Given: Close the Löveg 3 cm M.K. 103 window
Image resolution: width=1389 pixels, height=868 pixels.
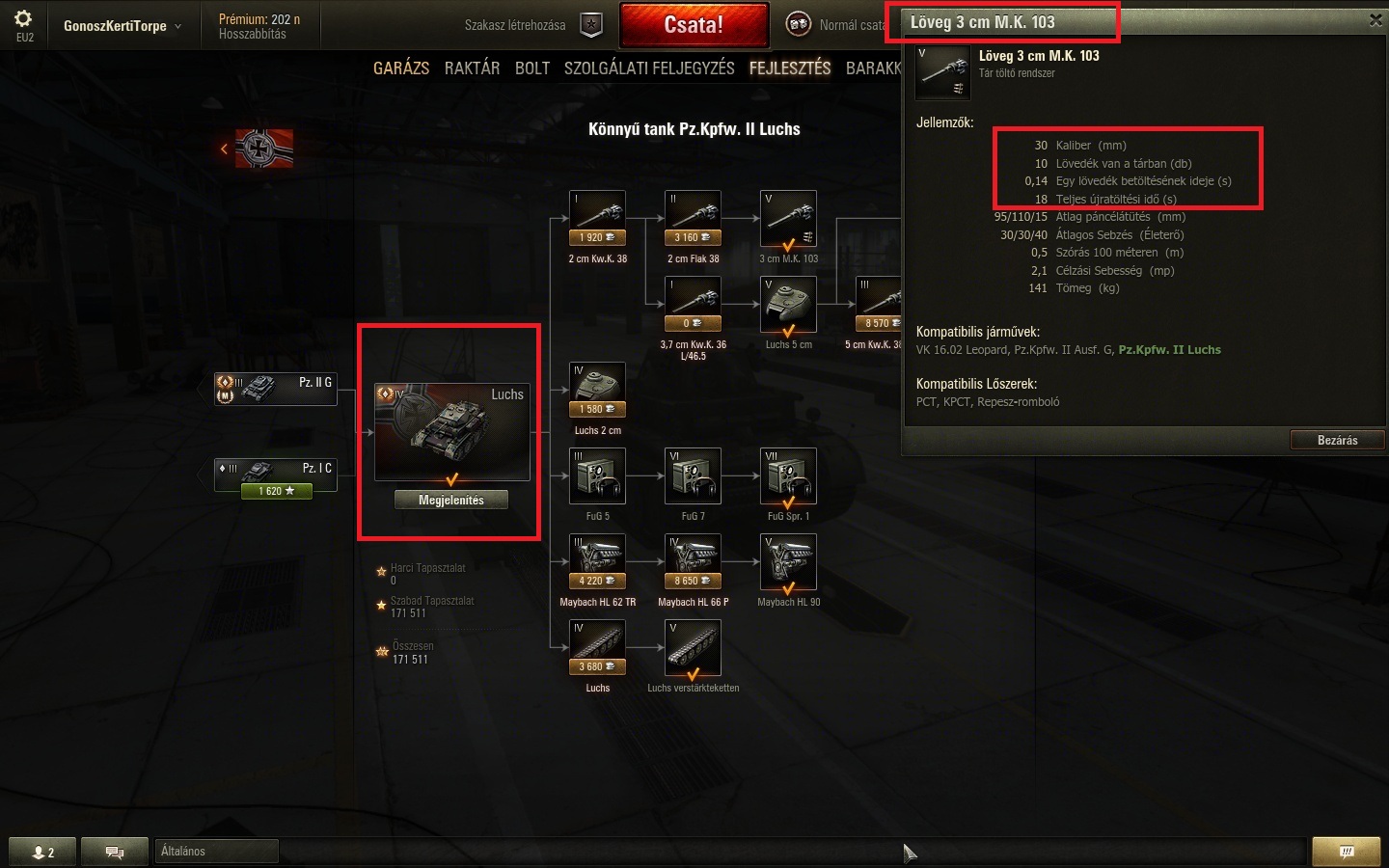Looking at the screenshot, I should coord(1375,20).
